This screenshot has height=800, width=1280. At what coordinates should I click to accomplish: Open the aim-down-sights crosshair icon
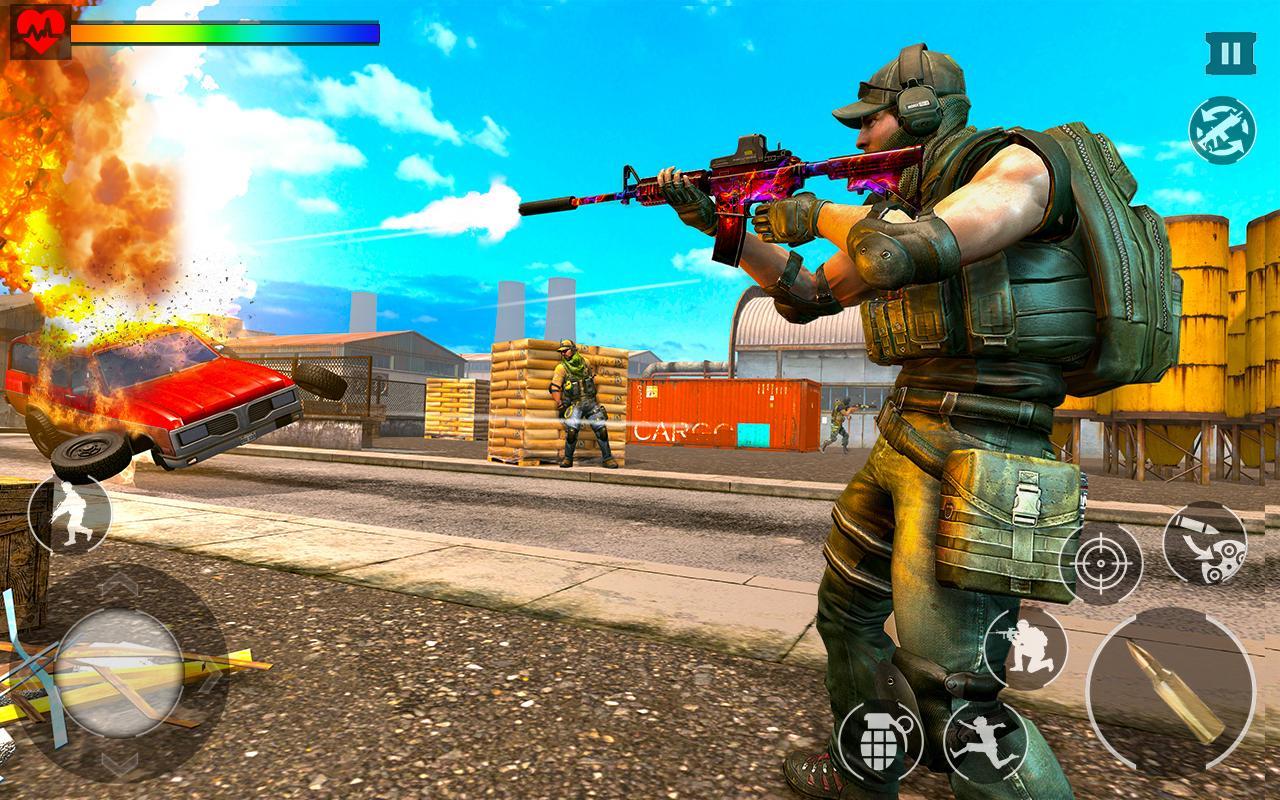click(x=1101, y=561)
